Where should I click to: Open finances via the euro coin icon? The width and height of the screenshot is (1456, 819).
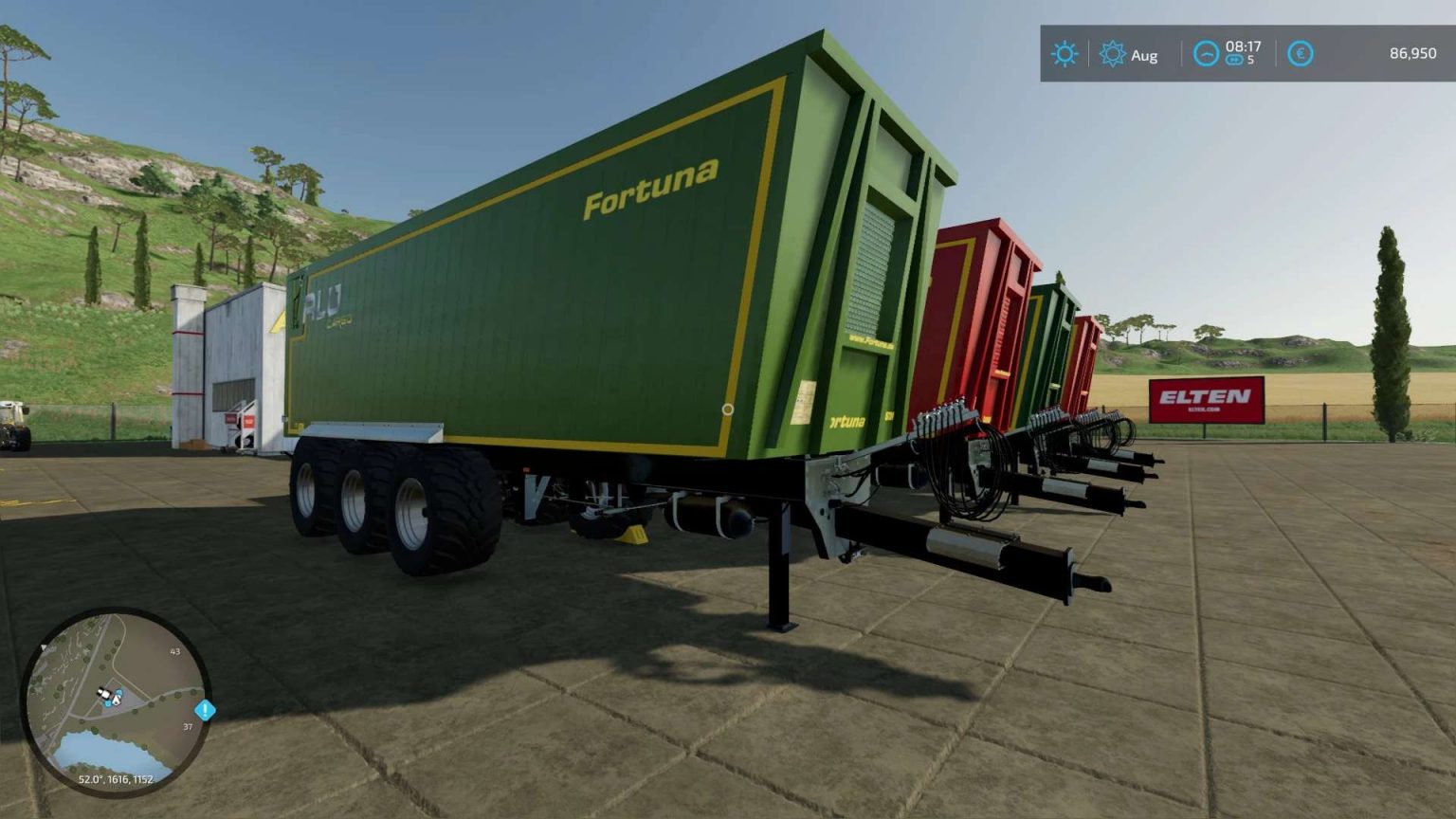click(x=1300, y=54)
